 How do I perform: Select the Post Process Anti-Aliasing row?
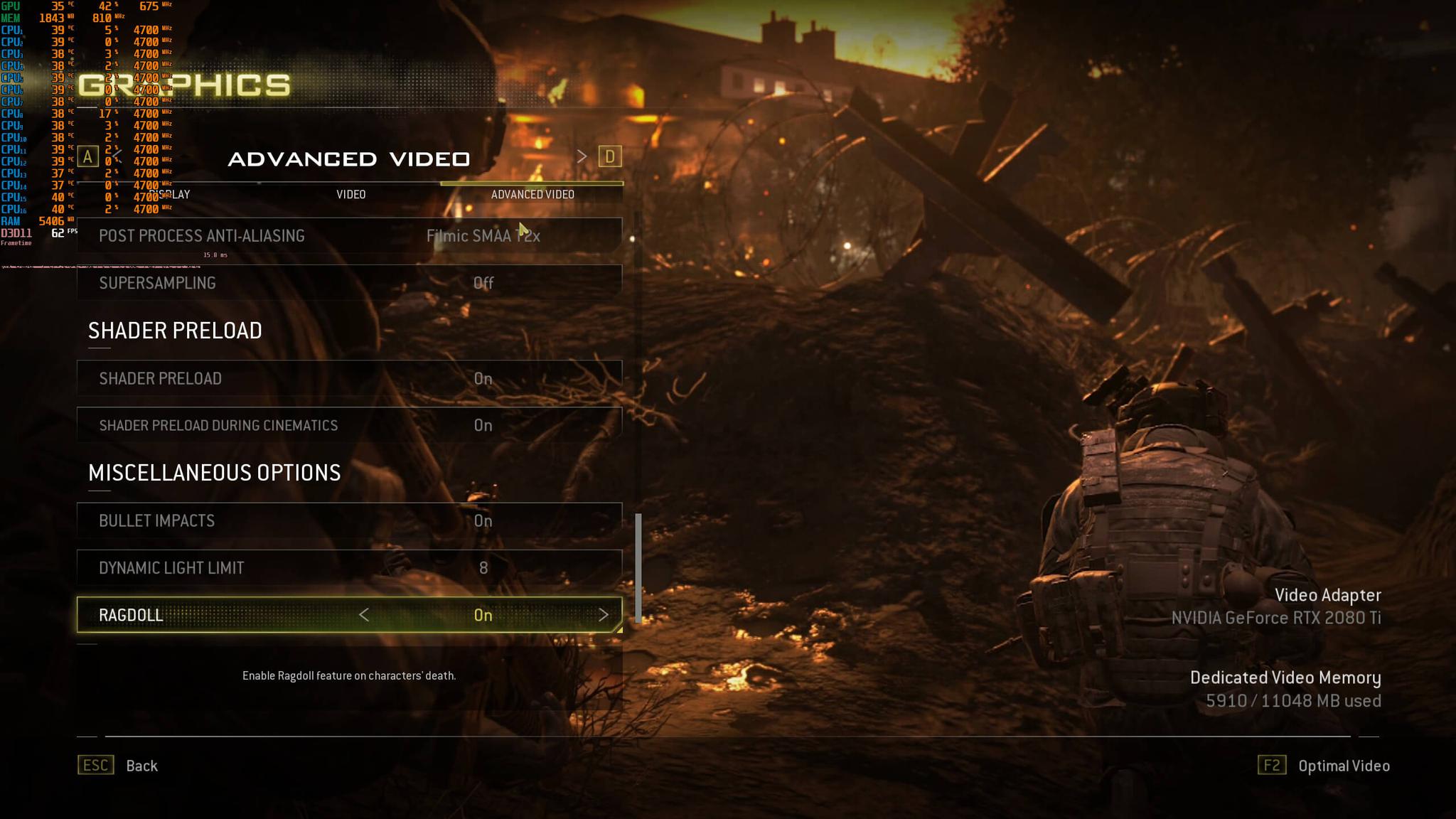coord(349,236)
